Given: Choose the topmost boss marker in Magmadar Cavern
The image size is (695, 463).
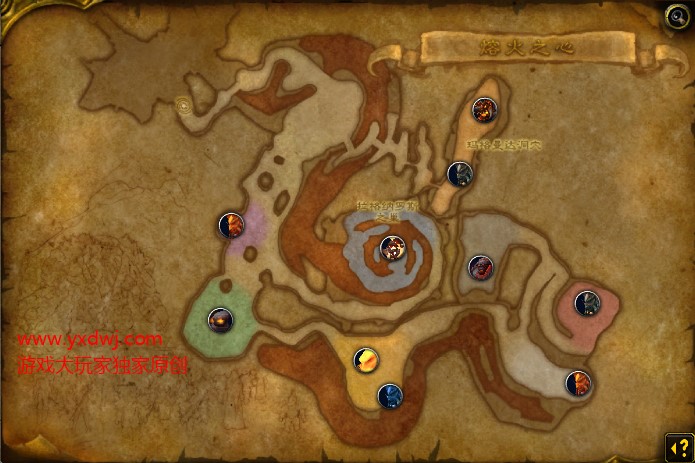Looking at the screenshot, I should tap(486, 110).
